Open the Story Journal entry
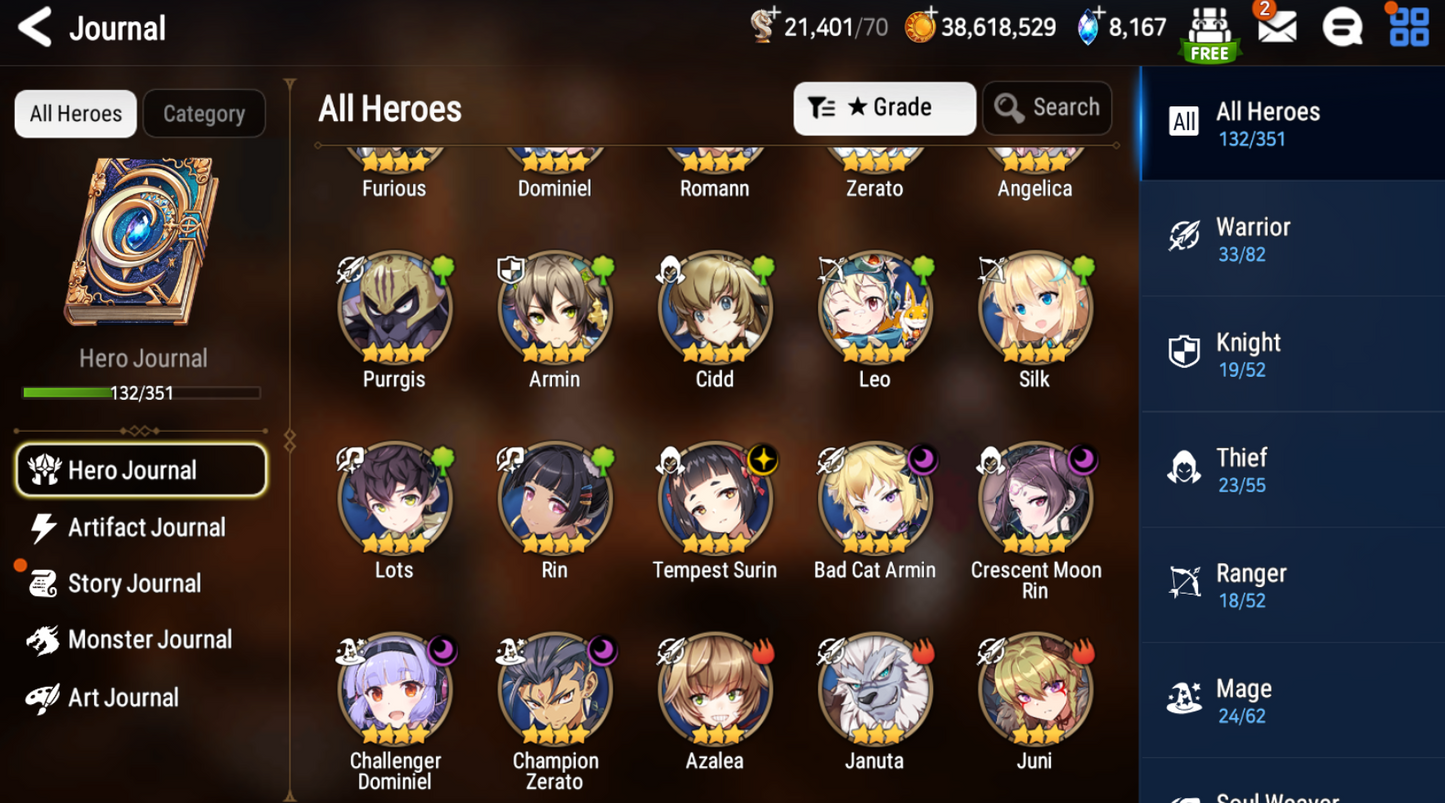Screen dimensions: 1445x803 pyautogui.click(x=133, y=583)
